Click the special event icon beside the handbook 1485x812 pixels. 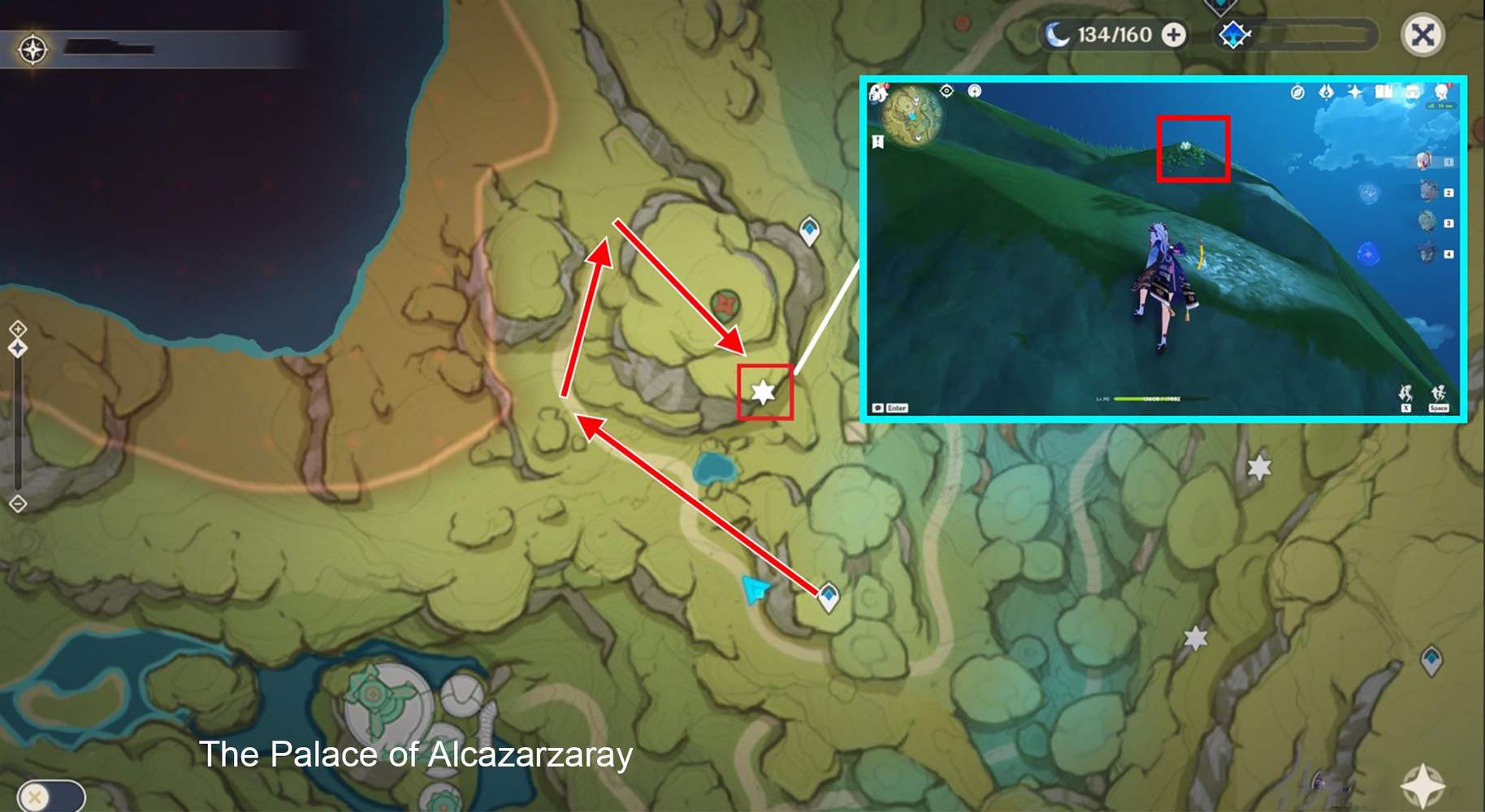pos(1327,93)
